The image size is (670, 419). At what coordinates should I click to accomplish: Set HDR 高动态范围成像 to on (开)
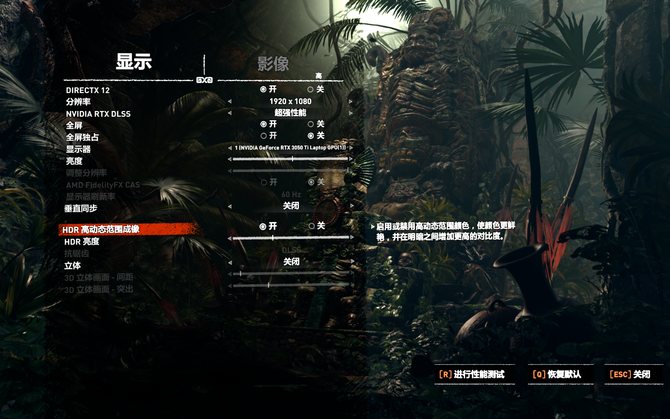coord(263,227)
